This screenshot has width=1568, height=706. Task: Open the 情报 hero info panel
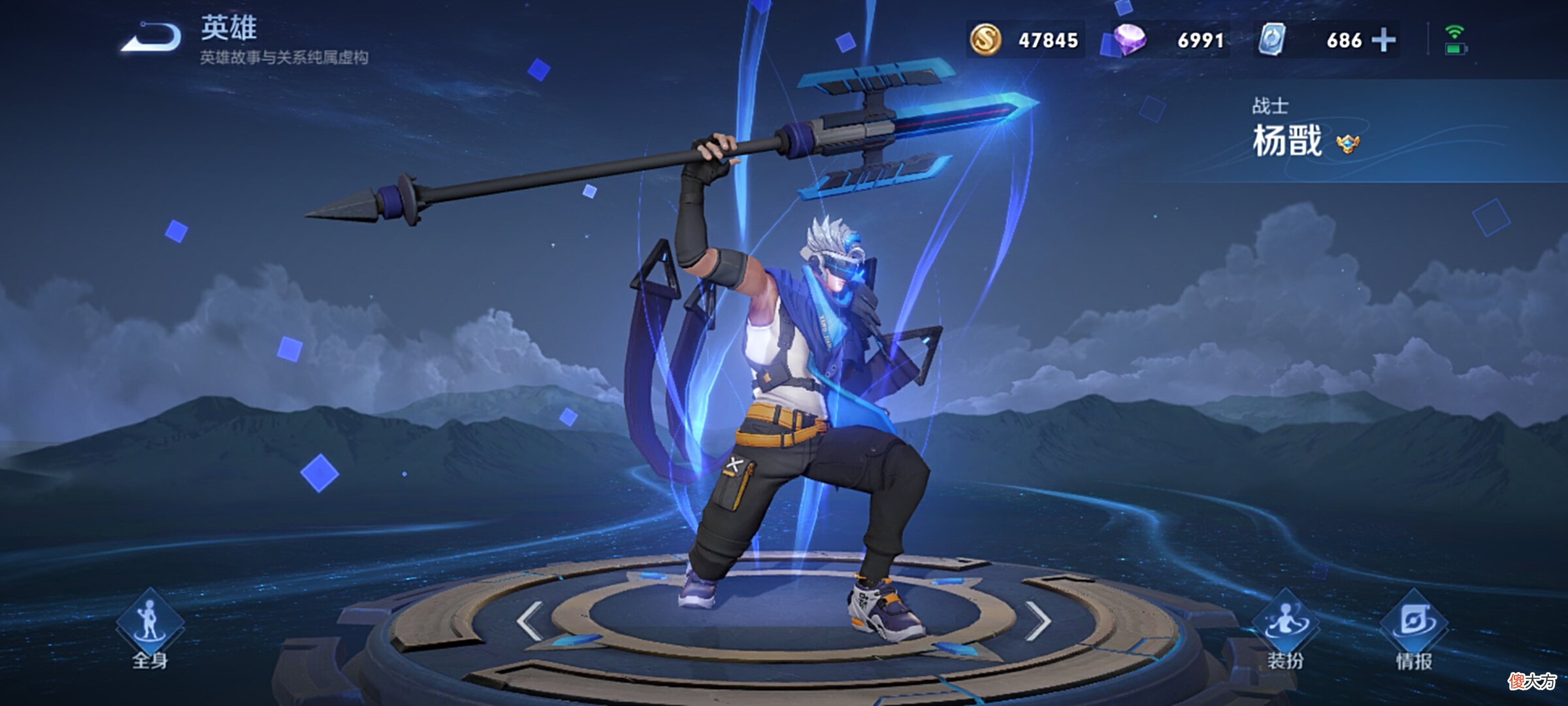tap(1414, 629)
